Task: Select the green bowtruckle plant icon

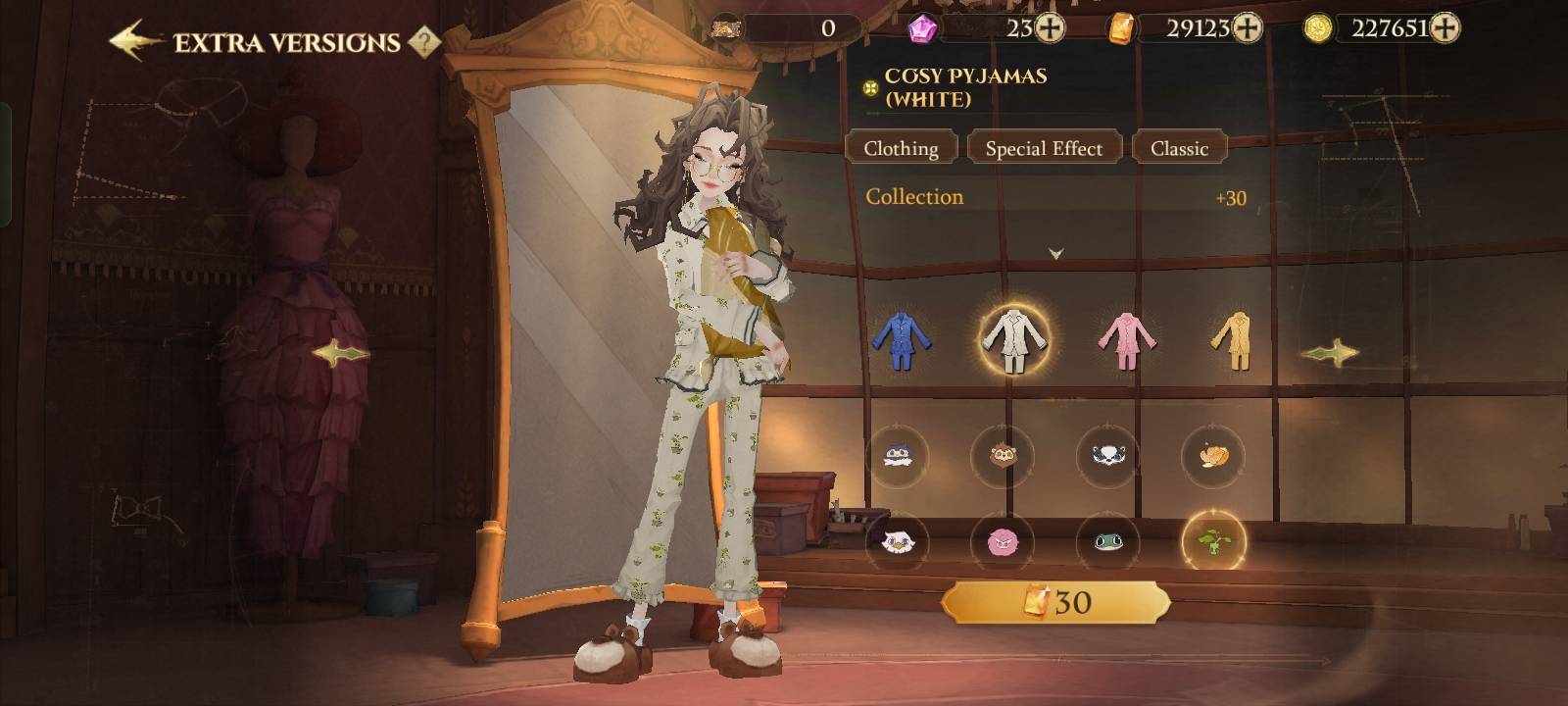Action: (x=1213, y=541)
